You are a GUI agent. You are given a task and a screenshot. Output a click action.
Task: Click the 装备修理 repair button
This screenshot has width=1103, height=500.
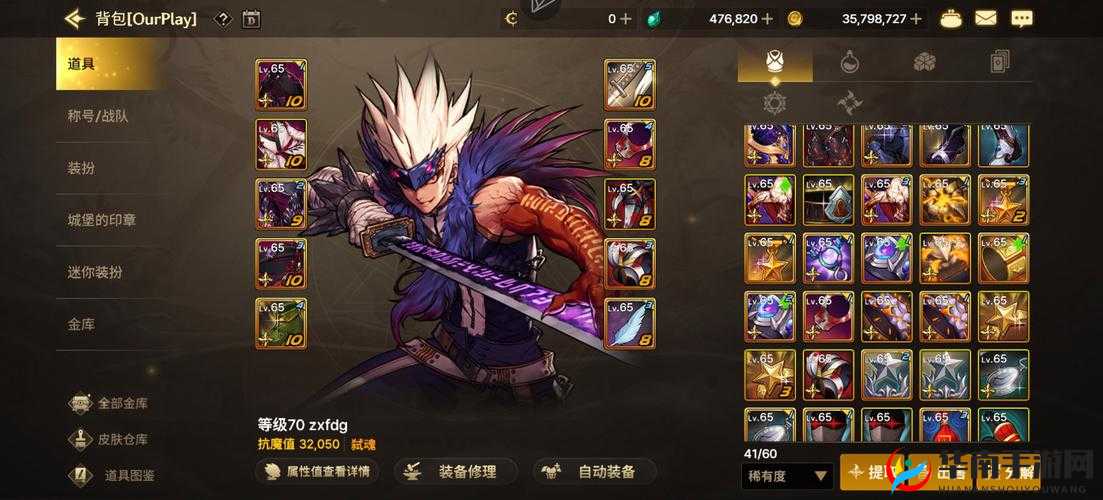(x=456, y=471)
